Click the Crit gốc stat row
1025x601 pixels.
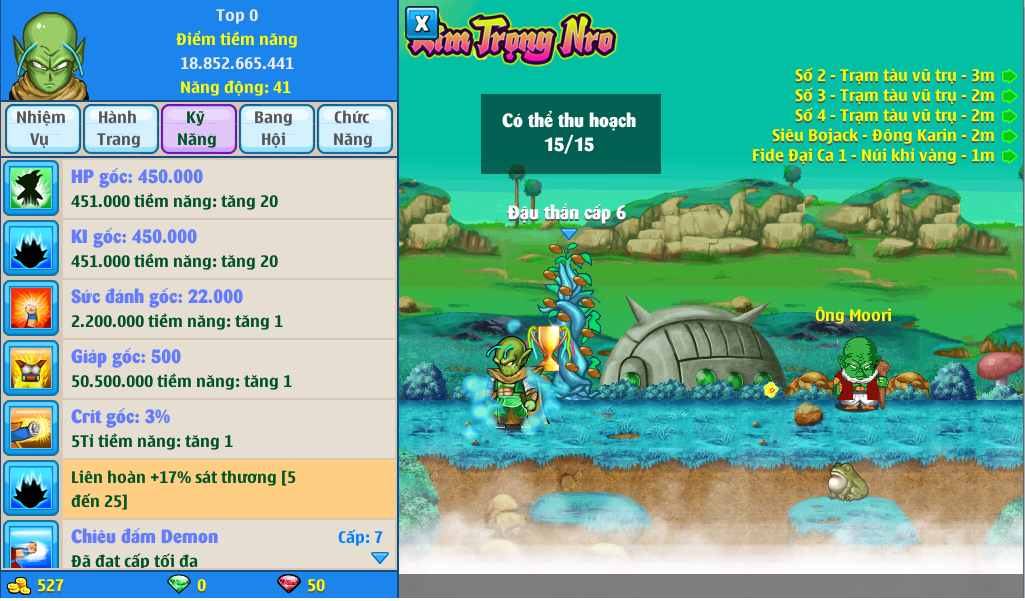(199, 429)
